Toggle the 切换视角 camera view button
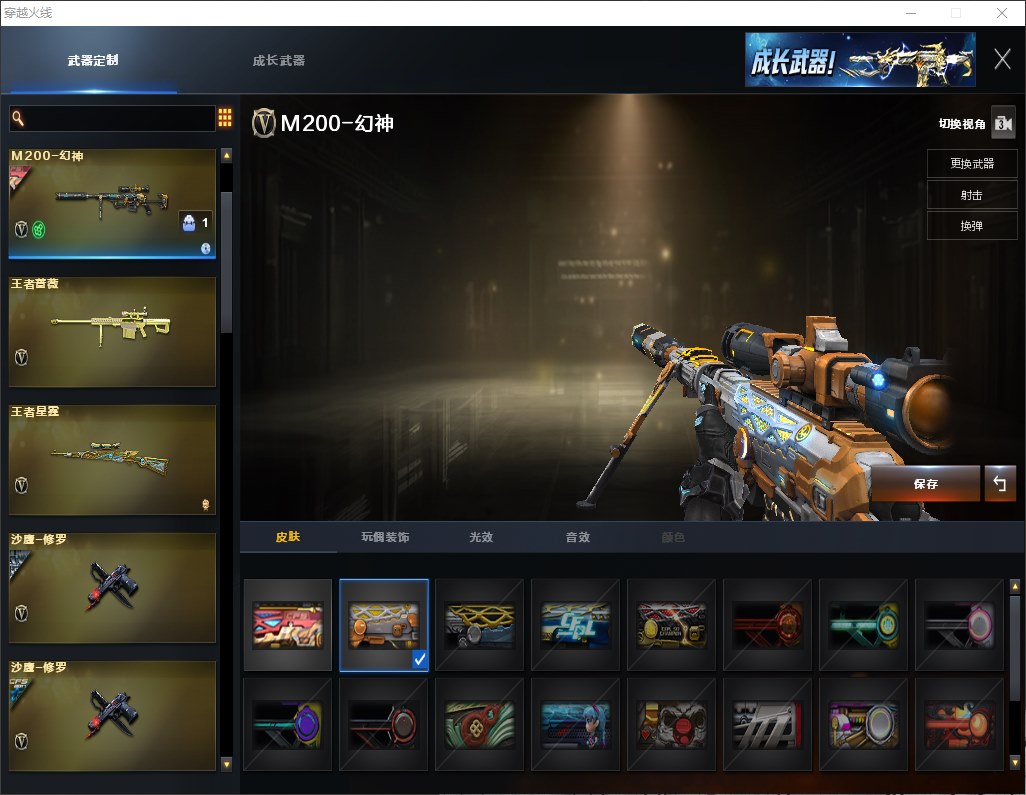The width and height of the screenshot is (1026, 795). tap(1002, 123)
